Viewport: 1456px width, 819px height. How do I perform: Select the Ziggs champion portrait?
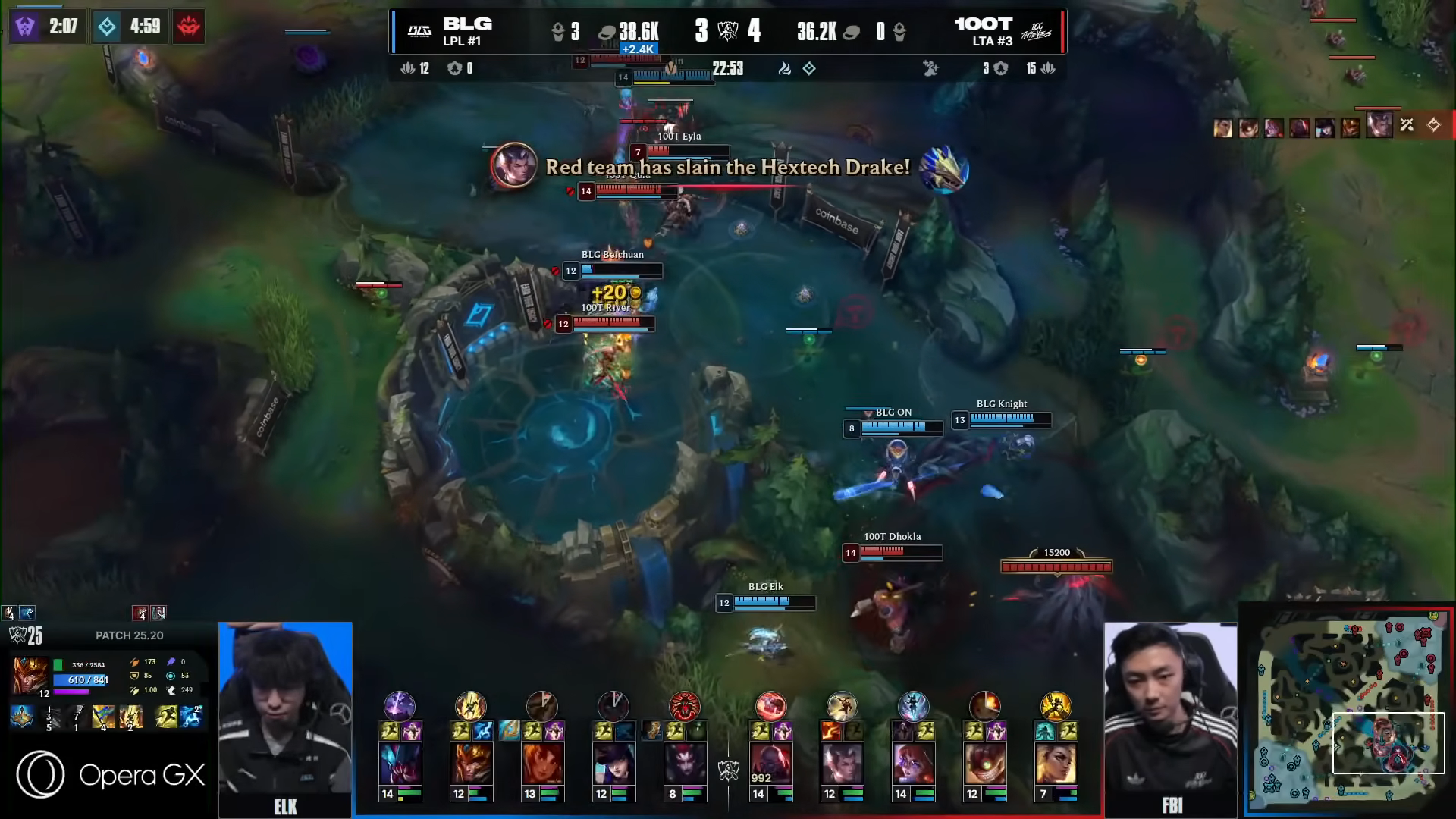[984, 762]
